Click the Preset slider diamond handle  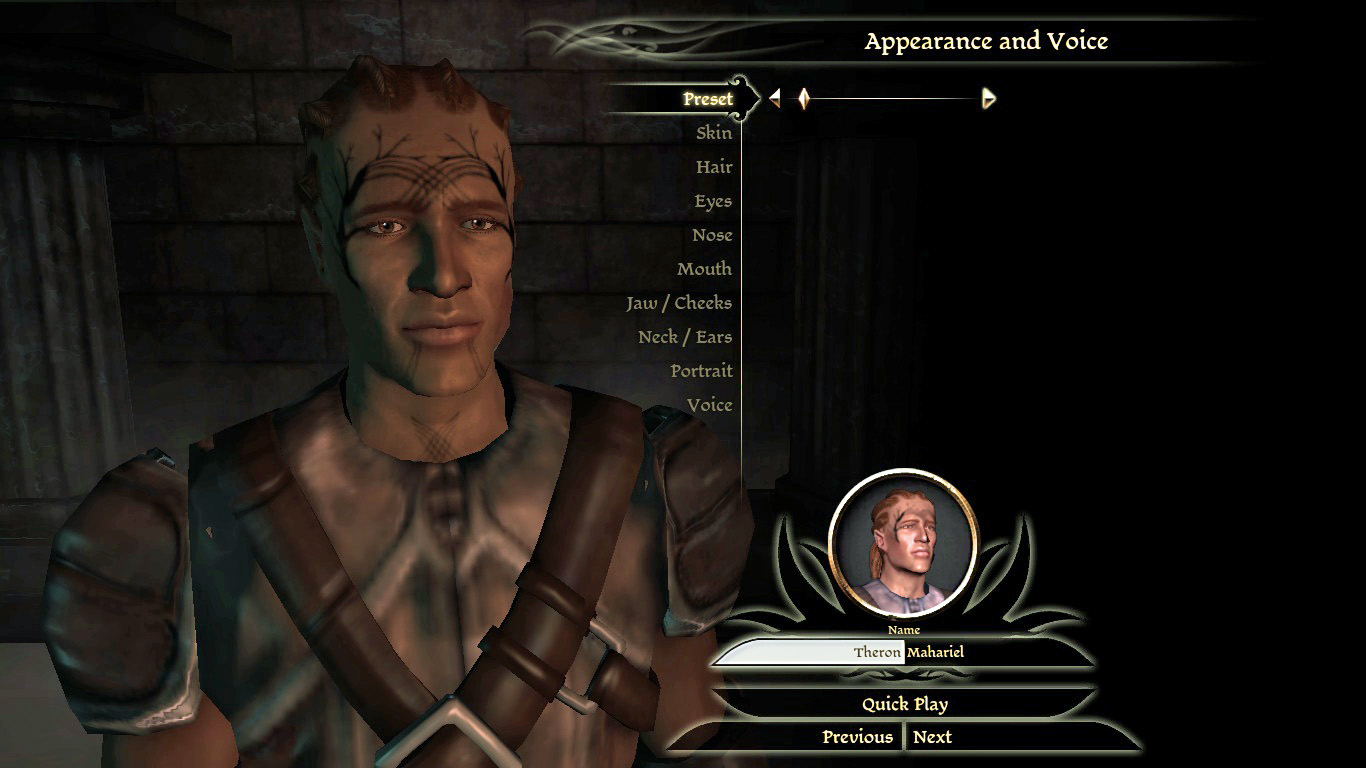(803, 98)
